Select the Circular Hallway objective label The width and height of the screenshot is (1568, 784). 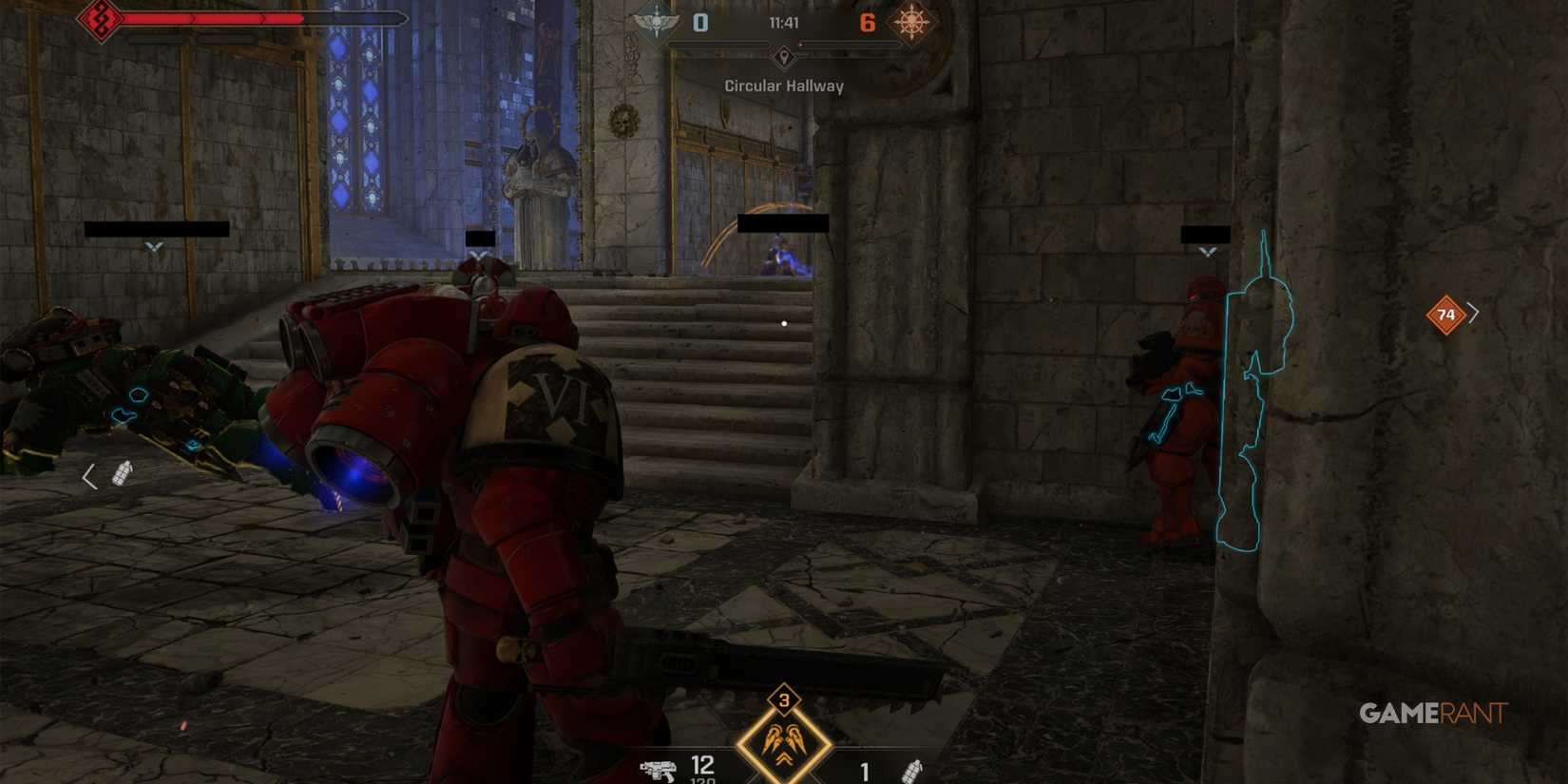pos(783,86)
